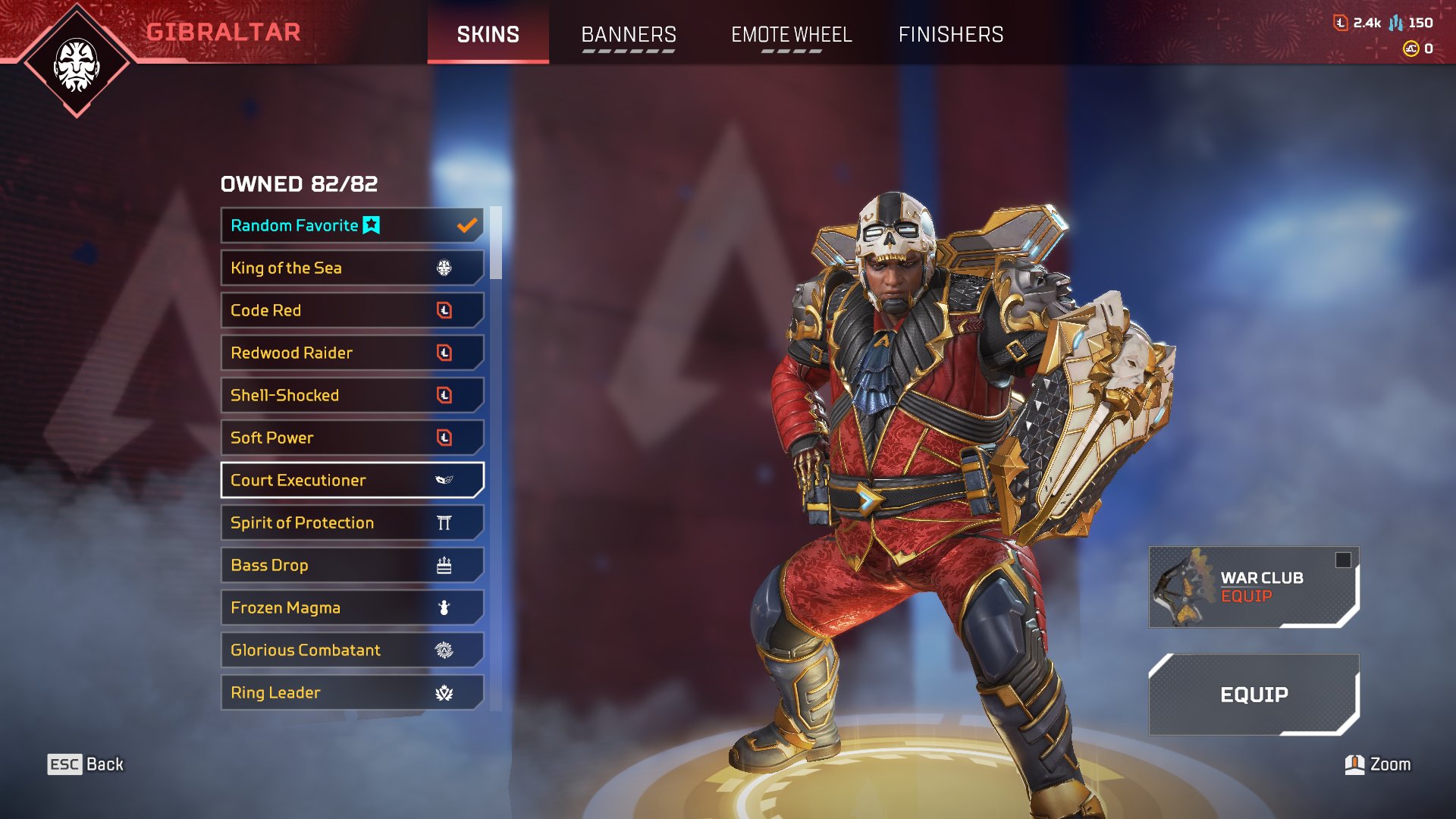Choose the Soft Power skin
Image resolution: width=1456 pixels, height=819 pixels.
tap(352, 438)
